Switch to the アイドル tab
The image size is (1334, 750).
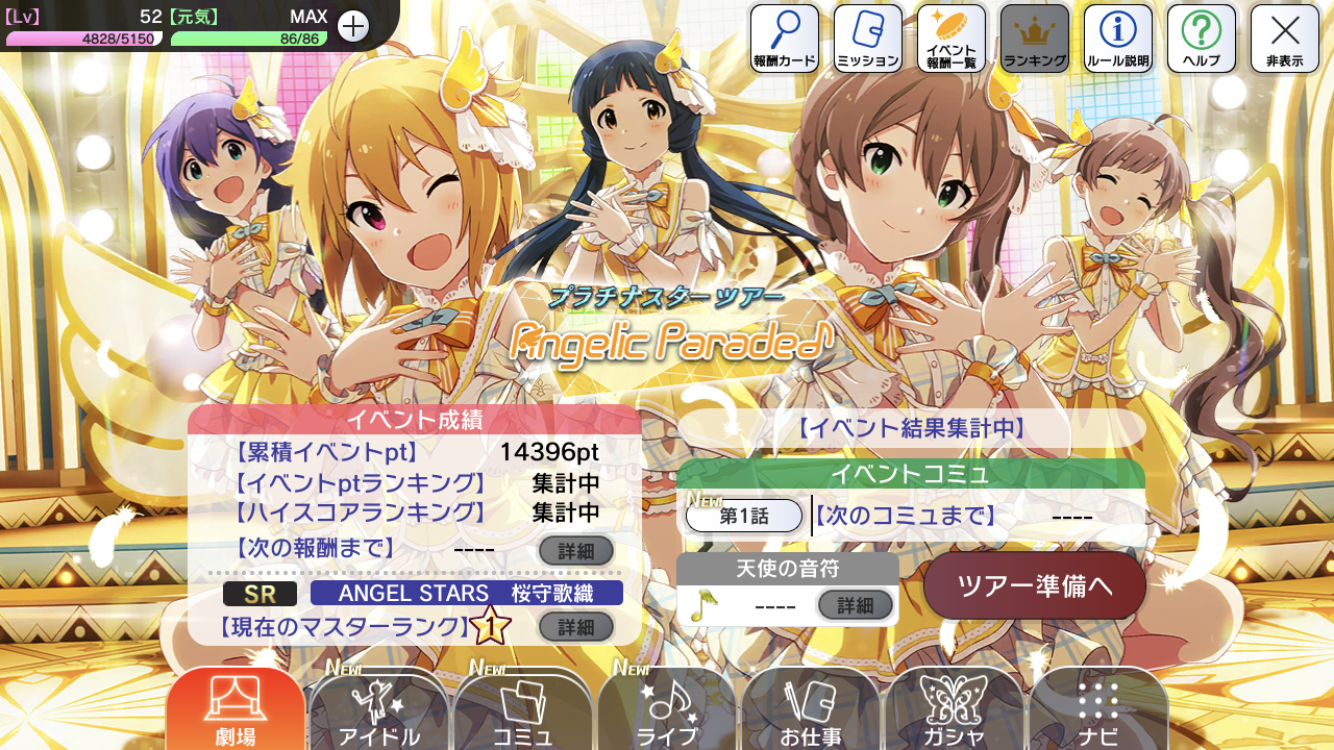[x=378, y=710]
